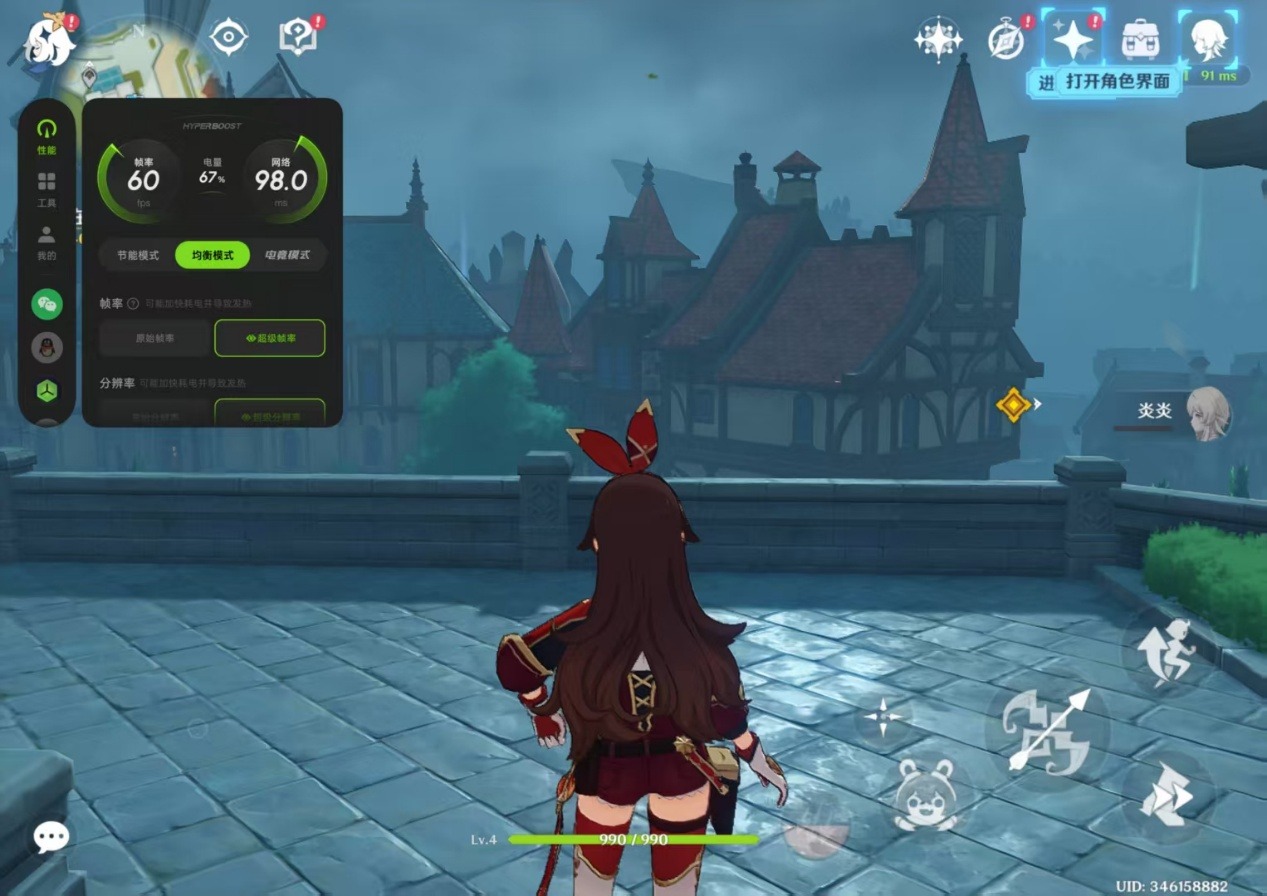Choose the 超级帧率 super frame rate
Image resolution: width=1267 pixels, height=896 pixels.
pyautogui.click(x=270, y=338)
